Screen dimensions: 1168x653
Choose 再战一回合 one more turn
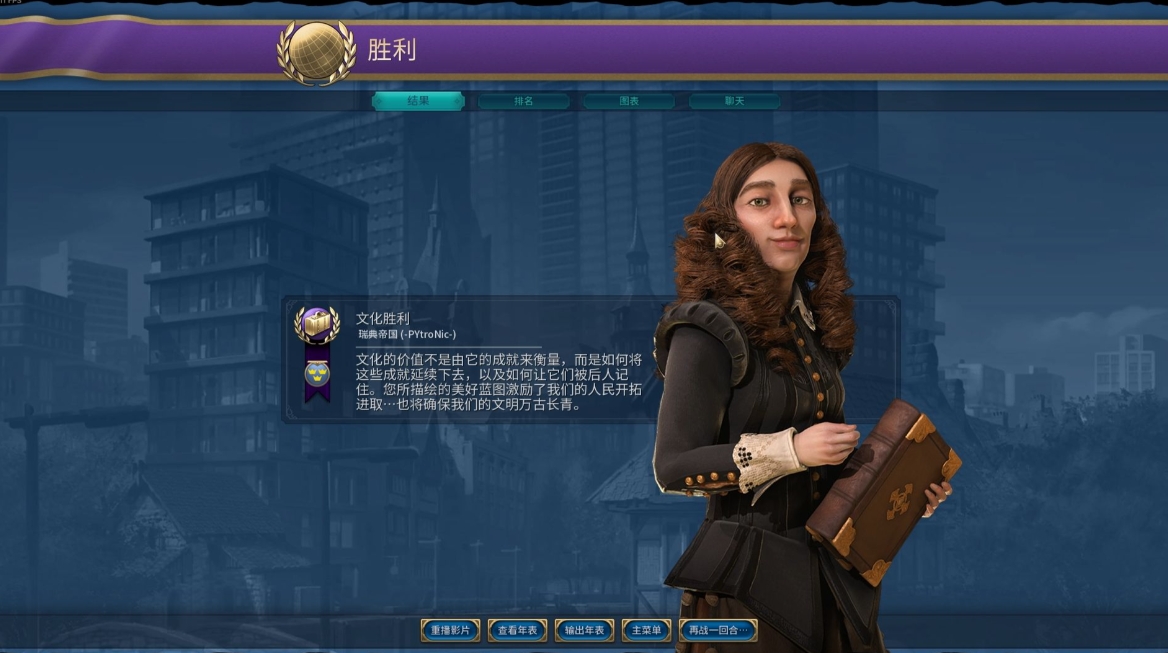point(718,630)
